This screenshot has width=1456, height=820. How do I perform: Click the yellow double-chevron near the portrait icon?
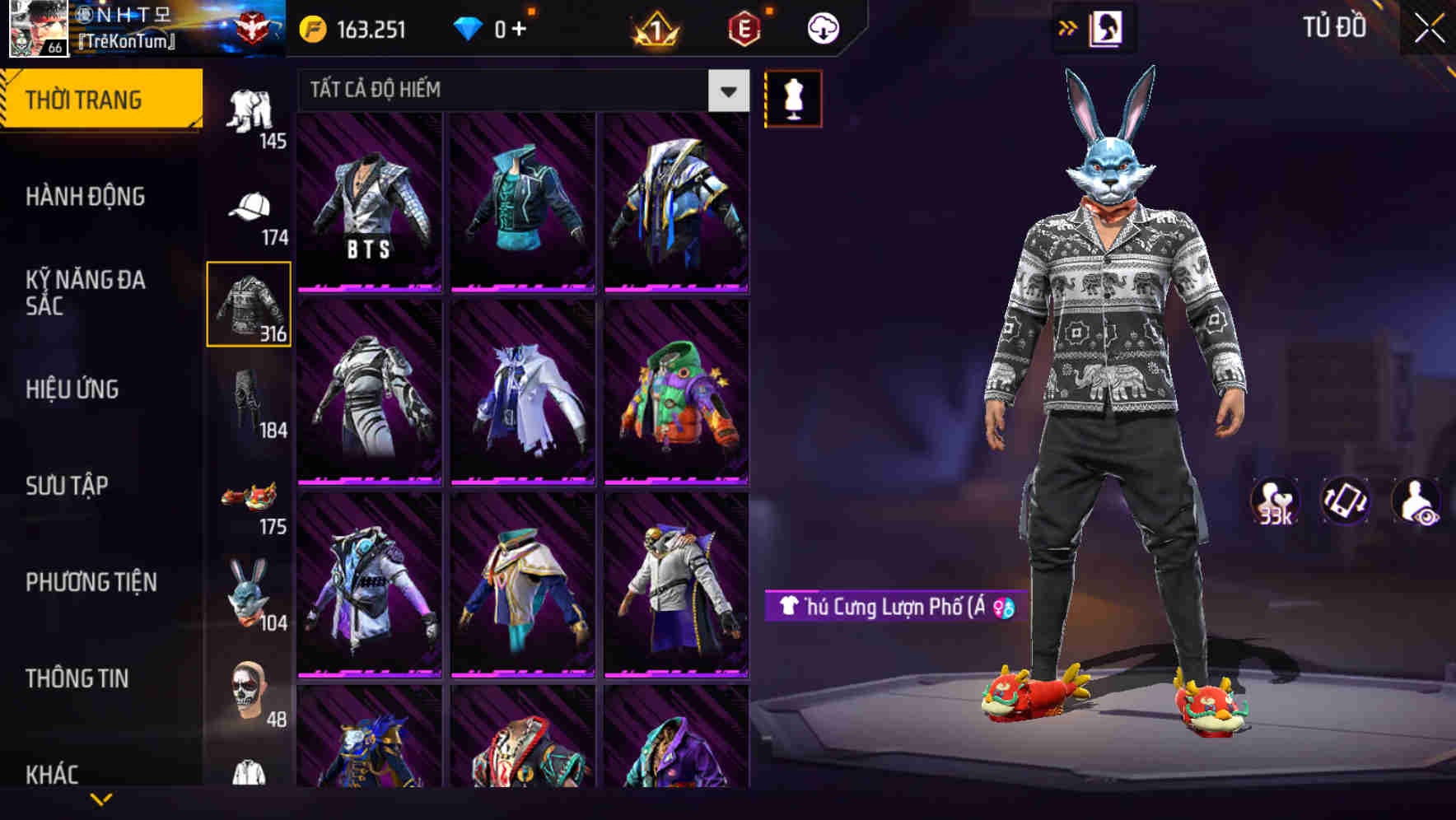click(1068, 27)
